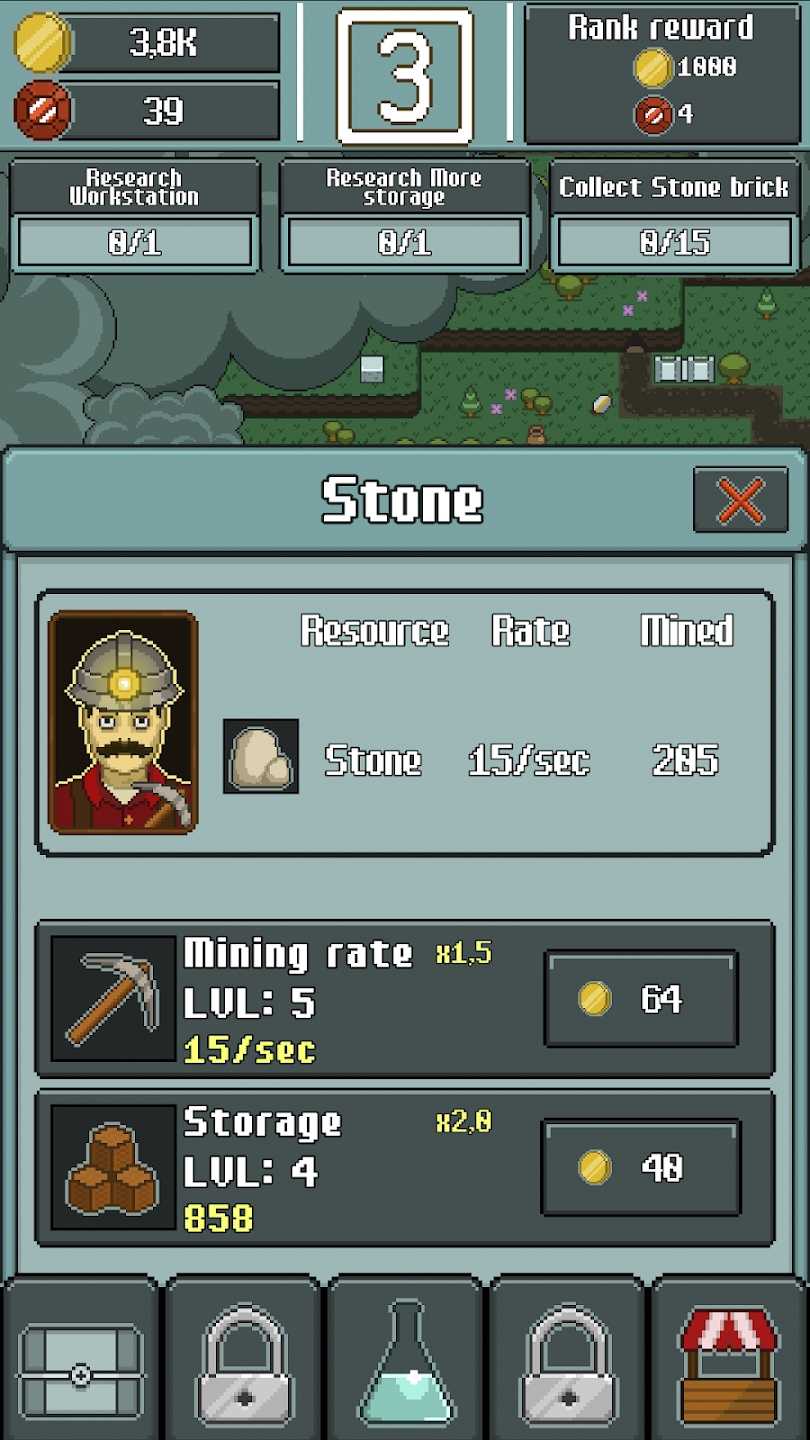Upgrade Mining rate for 64 coins

[x=641, y=999]
